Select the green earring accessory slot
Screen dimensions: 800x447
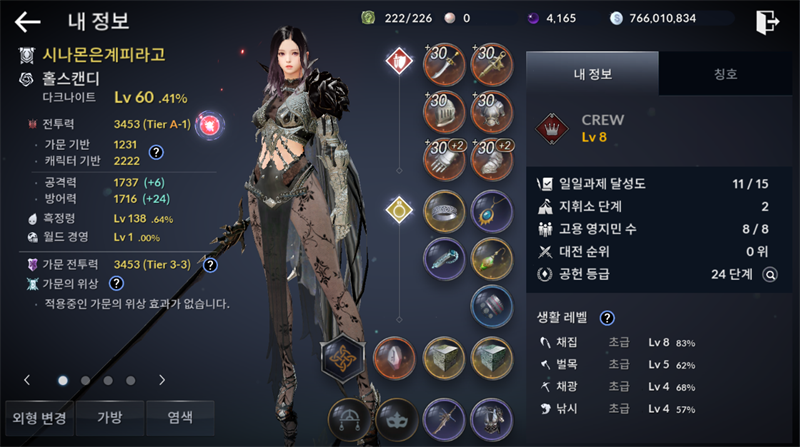[490, 257]
